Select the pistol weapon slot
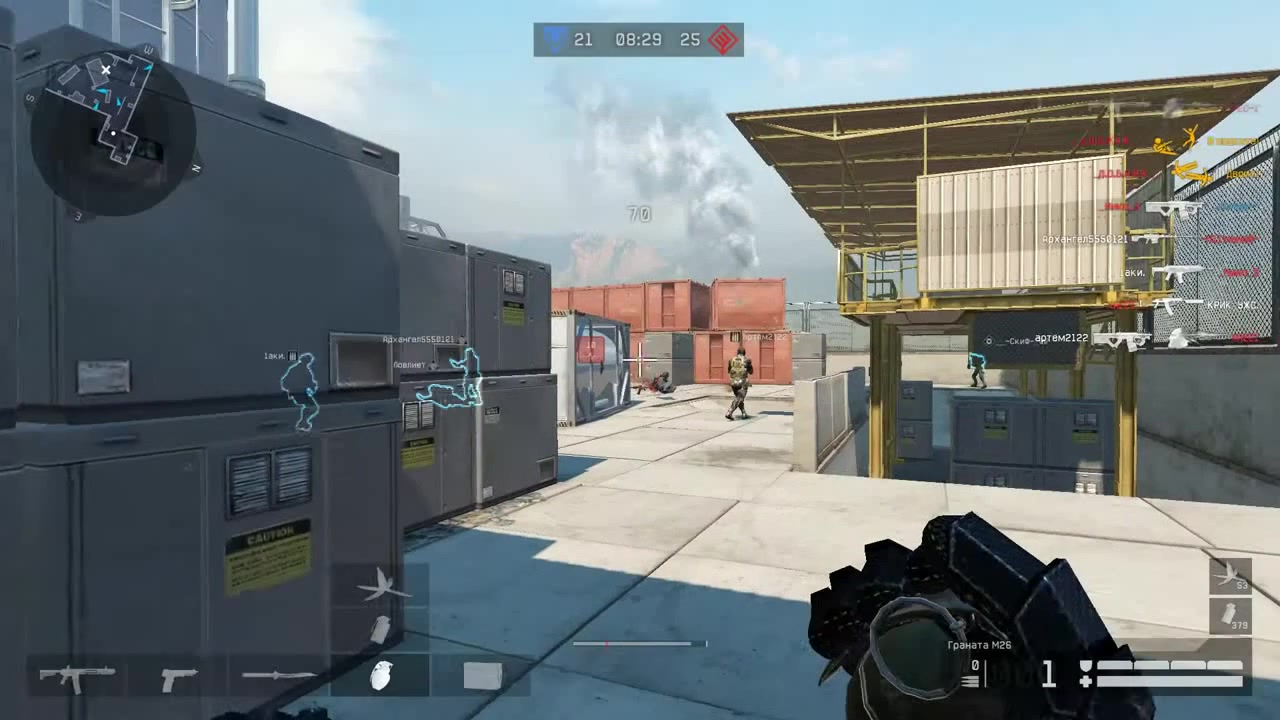 (x=178, y=676)
